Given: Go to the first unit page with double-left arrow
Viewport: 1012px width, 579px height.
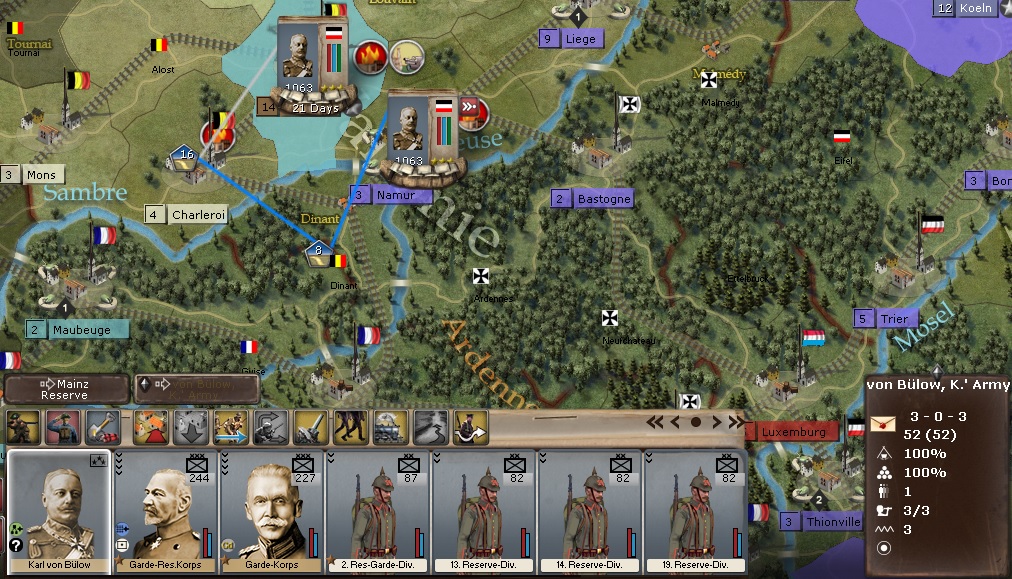Looking at the screenshot, I should pyautogui.click(x=655, y=422).
